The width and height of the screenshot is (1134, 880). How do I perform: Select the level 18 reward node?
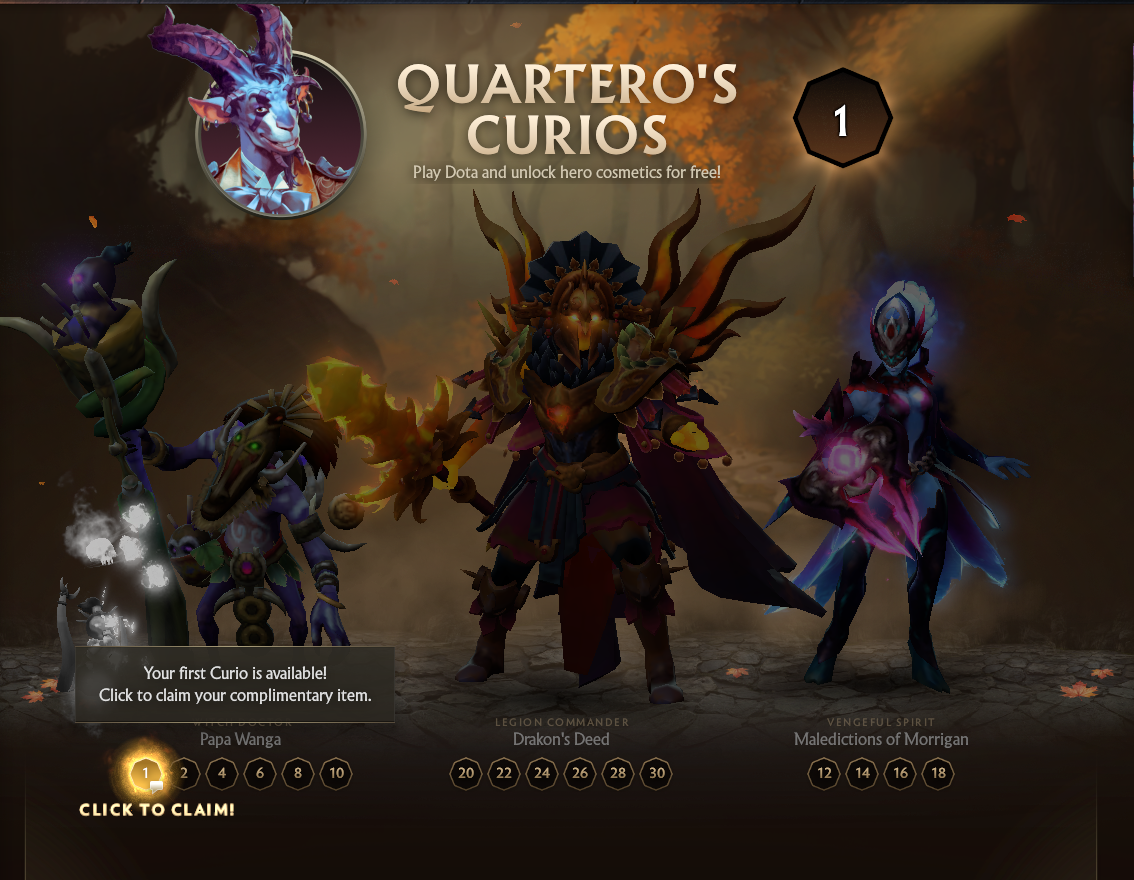938,773
